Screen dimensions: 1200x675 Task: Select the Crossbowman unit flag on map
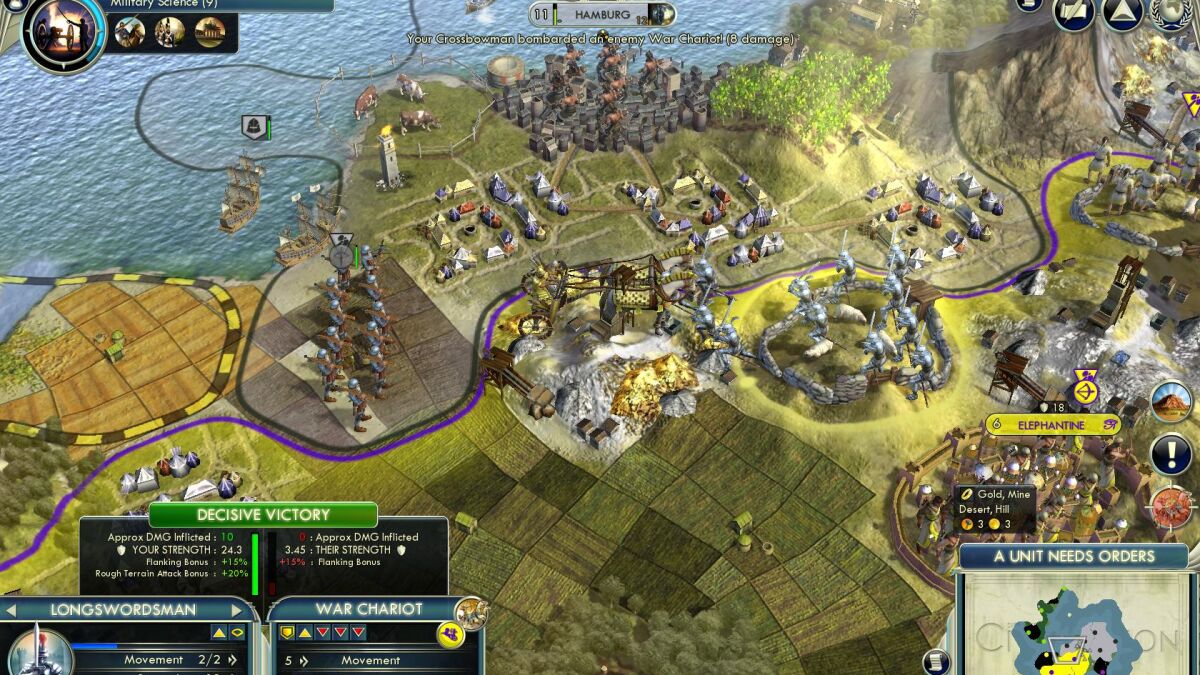coord(342,251)
